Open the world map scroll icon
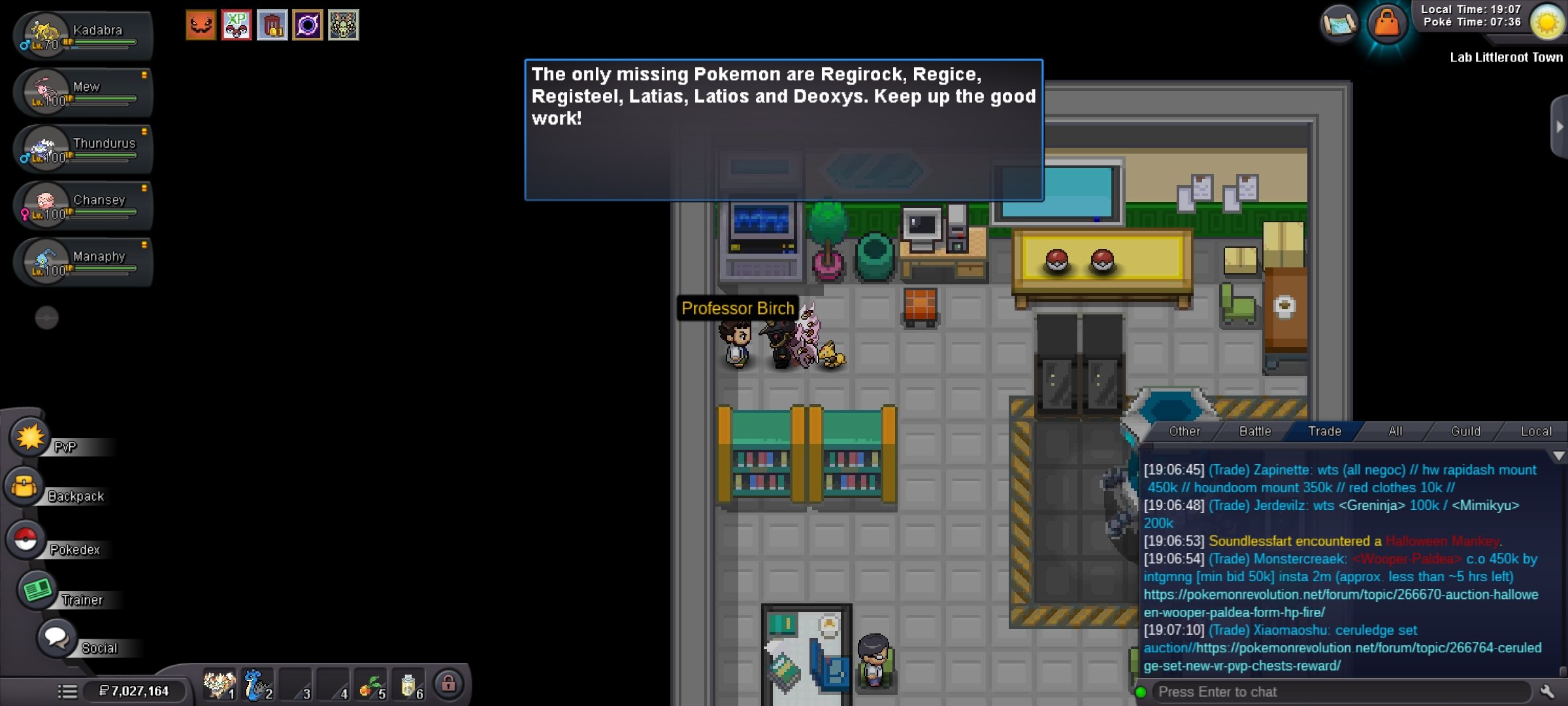1568x706 pixels. pyautogui.click(x=1339, y=25)
